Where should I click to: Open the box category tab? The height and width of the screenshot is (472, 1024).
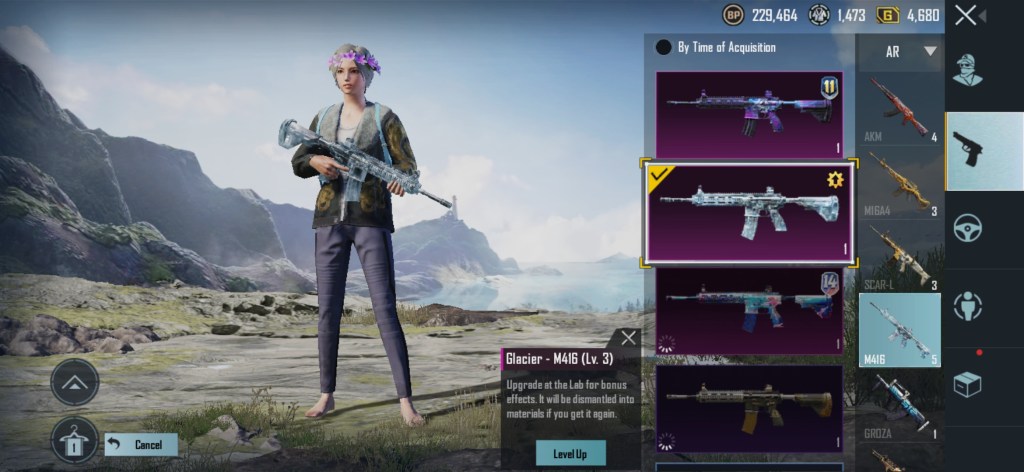tap(967, 384)
